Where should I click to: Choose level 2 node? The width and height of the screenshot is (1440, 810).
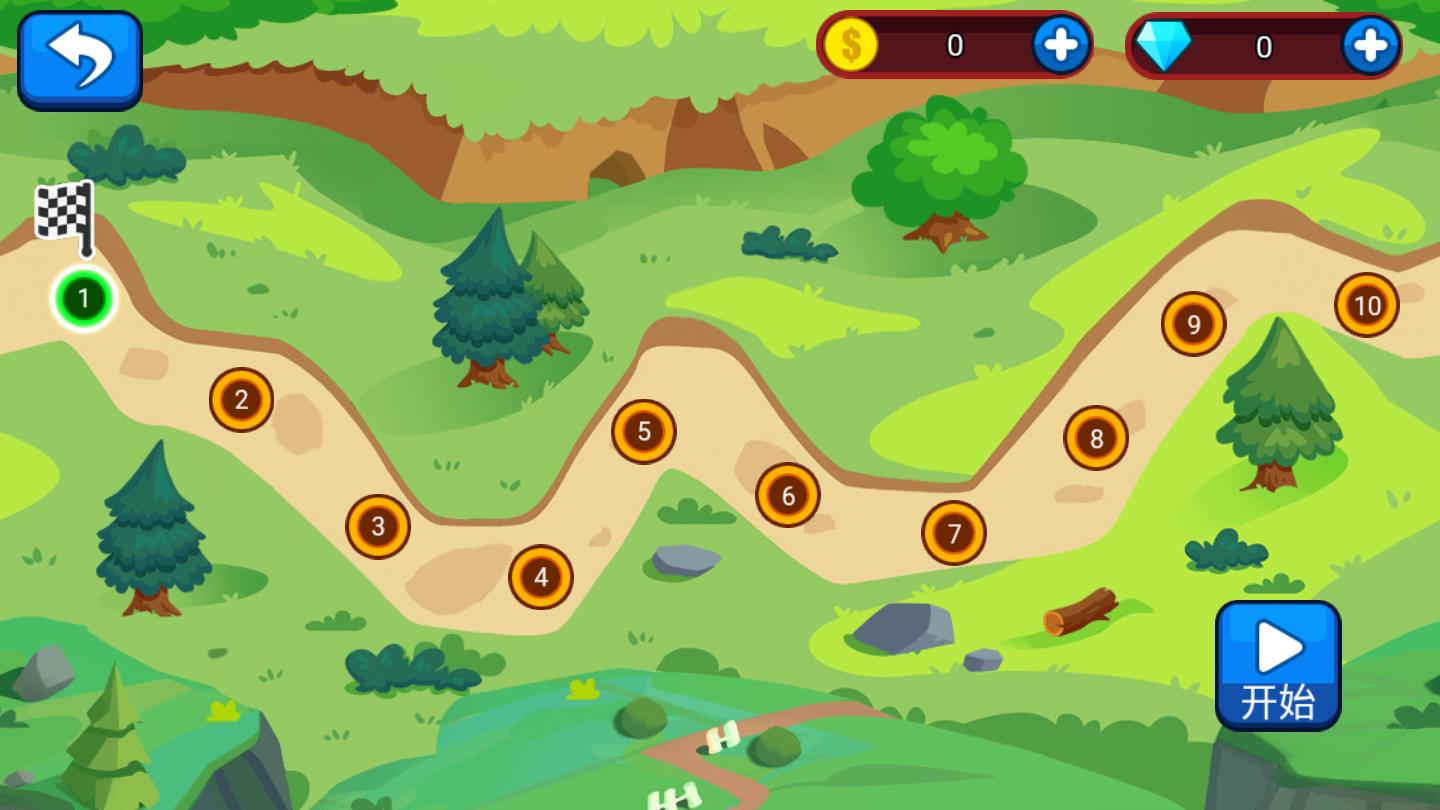click(241, 400)
